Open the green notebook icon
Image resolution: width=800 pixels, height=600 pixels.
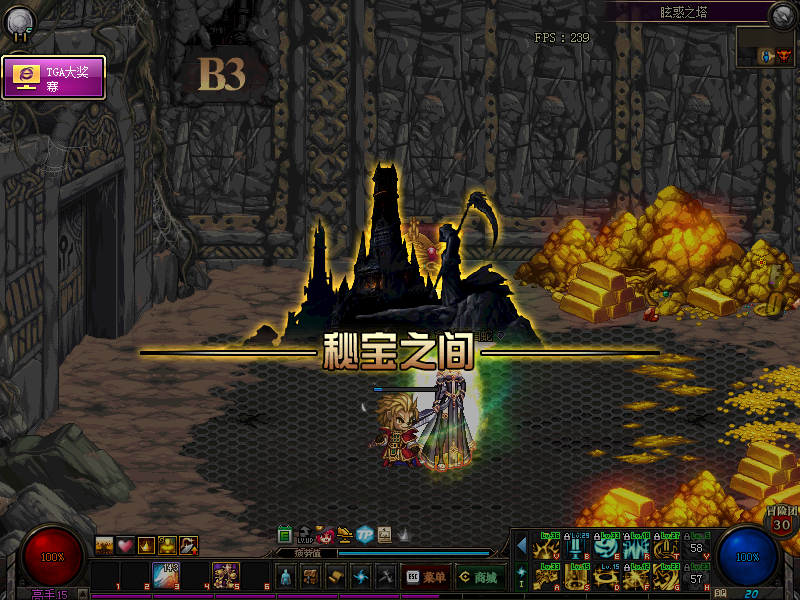click(285, 534)
